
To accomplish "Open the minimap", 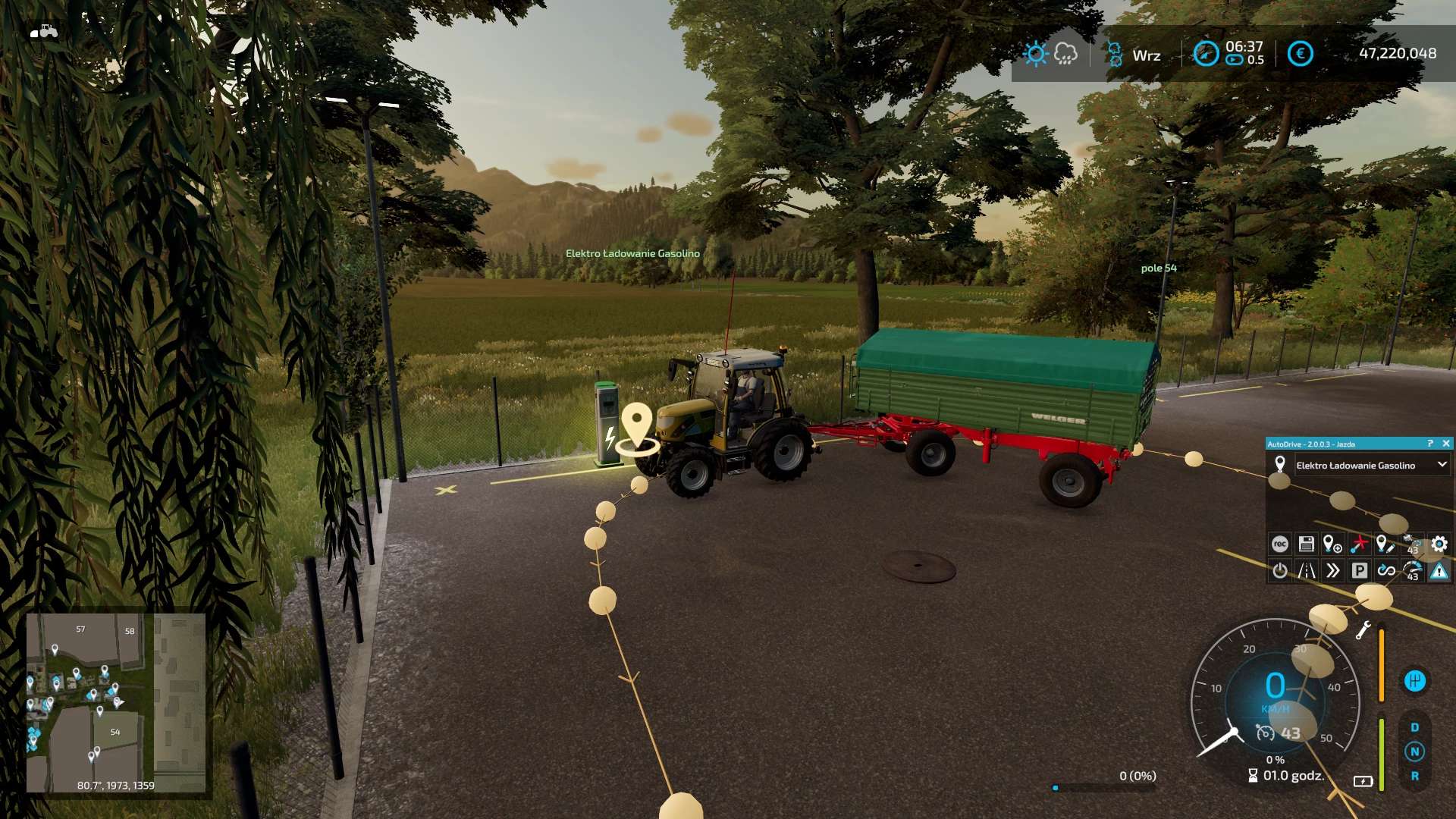I will pyautogui.click(x=116, y=702).
